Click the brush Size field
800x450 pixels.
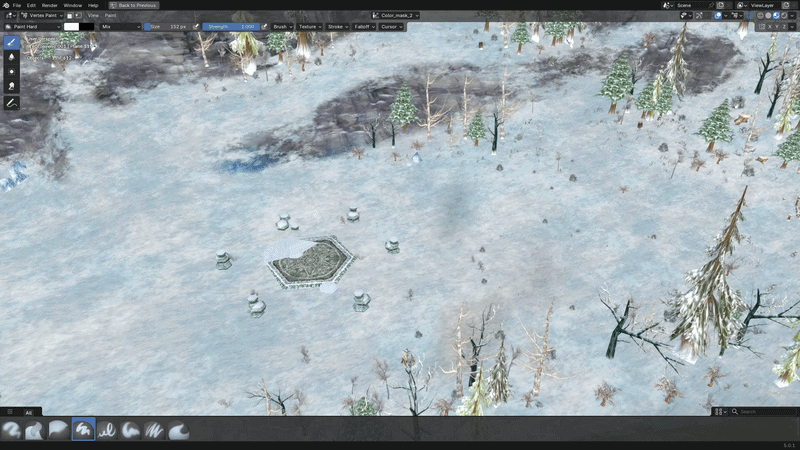click(172, 27)
